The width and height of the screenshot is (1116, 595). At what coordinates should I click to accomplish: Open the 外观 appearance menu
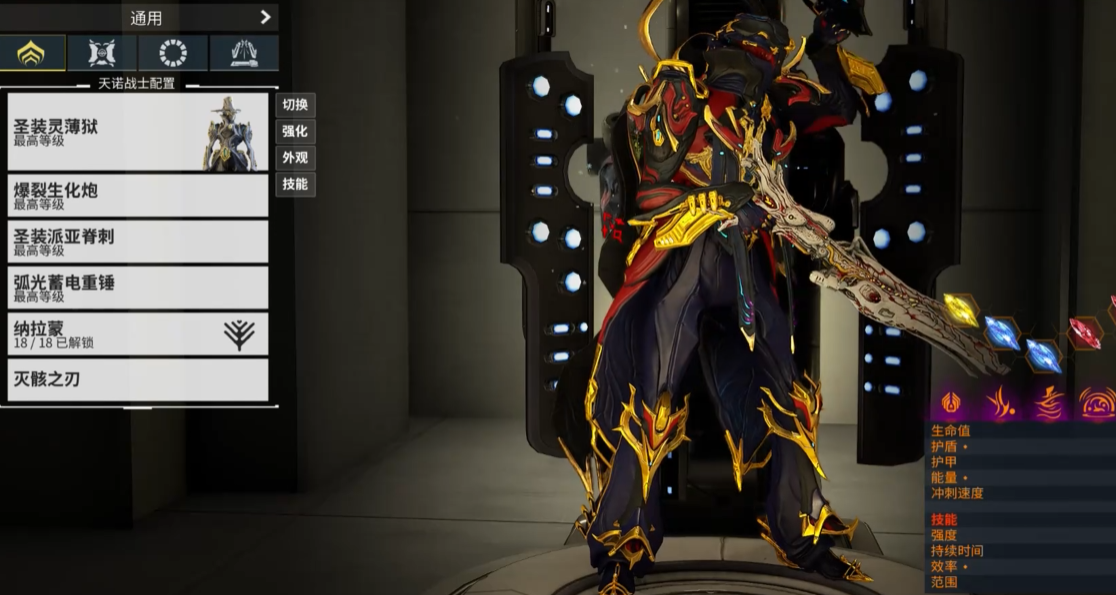(x=295, y=158)
